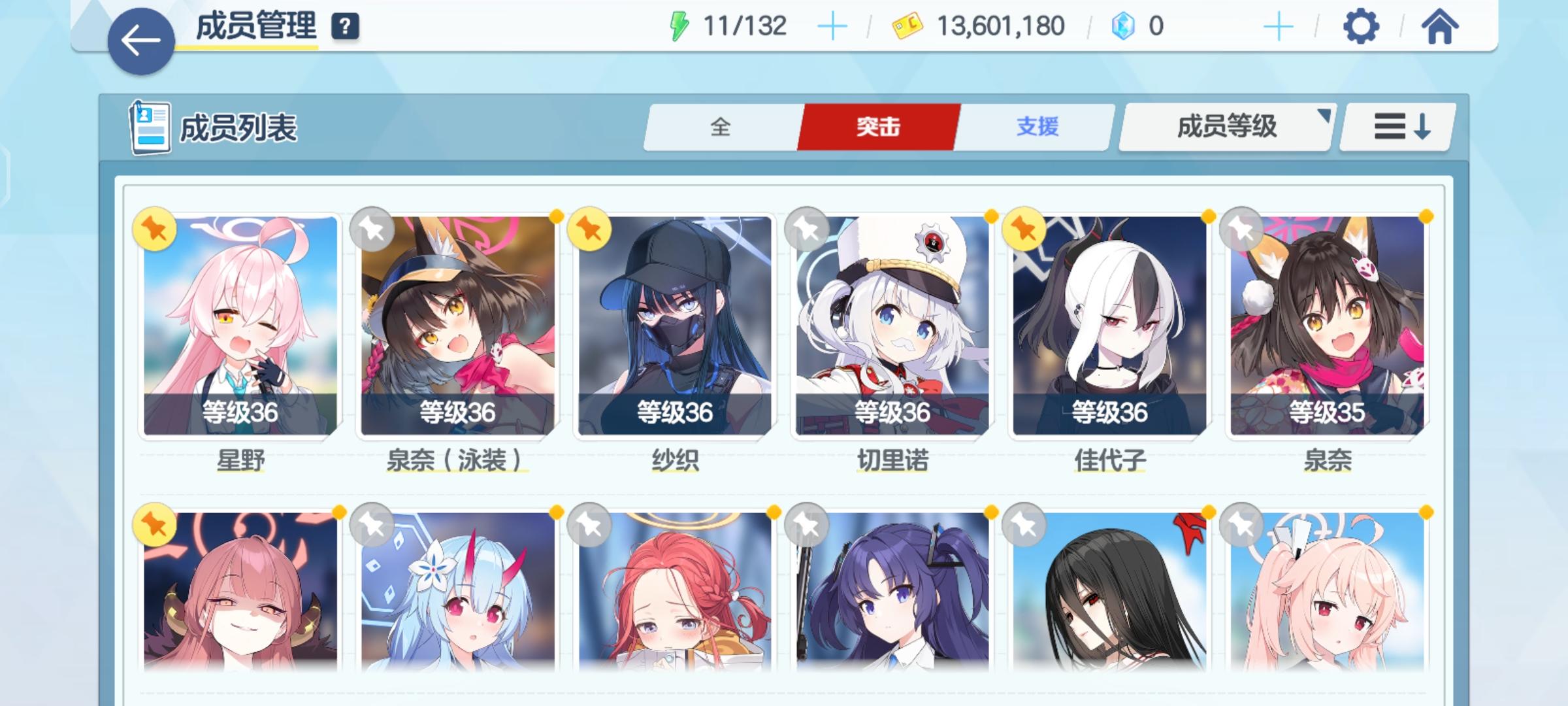Click the currency balance showing 13,601,180
Image resolution: width=1568 pixels, height=706 pixels.
point(1000,26)
